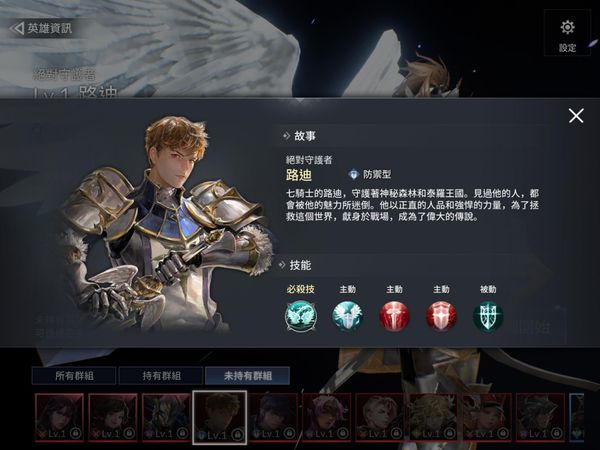Go back from 英雄資訊 screen
Screen dimensions: 600x450
pos(40,28)
